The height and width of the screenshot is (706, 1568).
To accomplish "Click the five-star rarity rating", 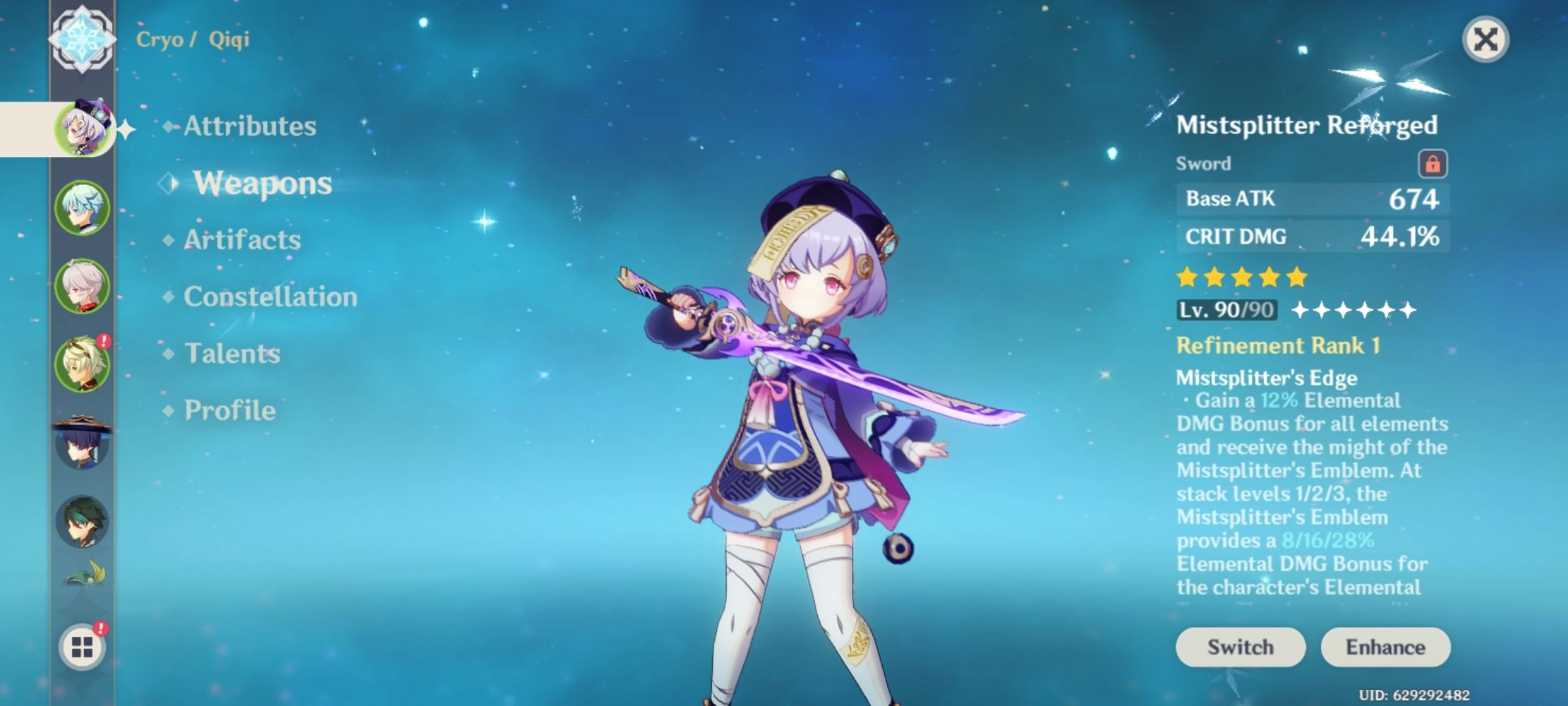I will [1241, 277].
